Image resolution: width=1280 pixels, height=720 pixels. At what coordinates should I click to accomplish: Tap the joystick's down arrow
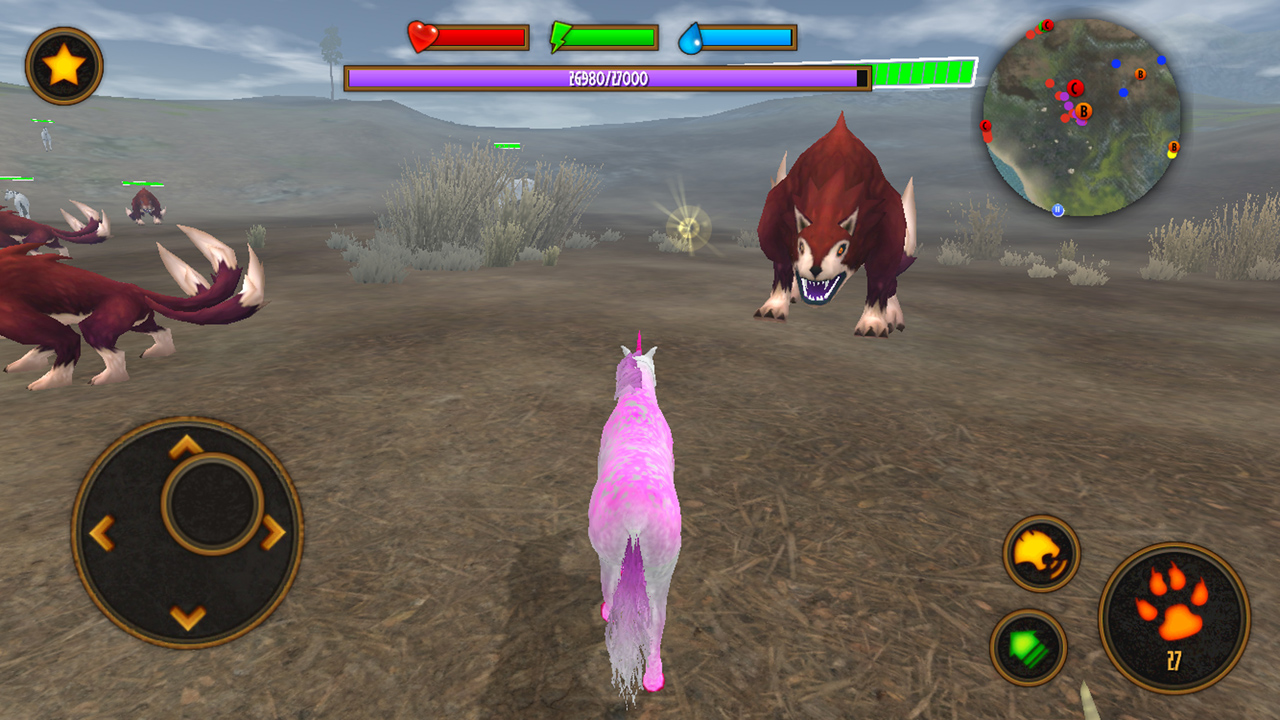point(187,617)
